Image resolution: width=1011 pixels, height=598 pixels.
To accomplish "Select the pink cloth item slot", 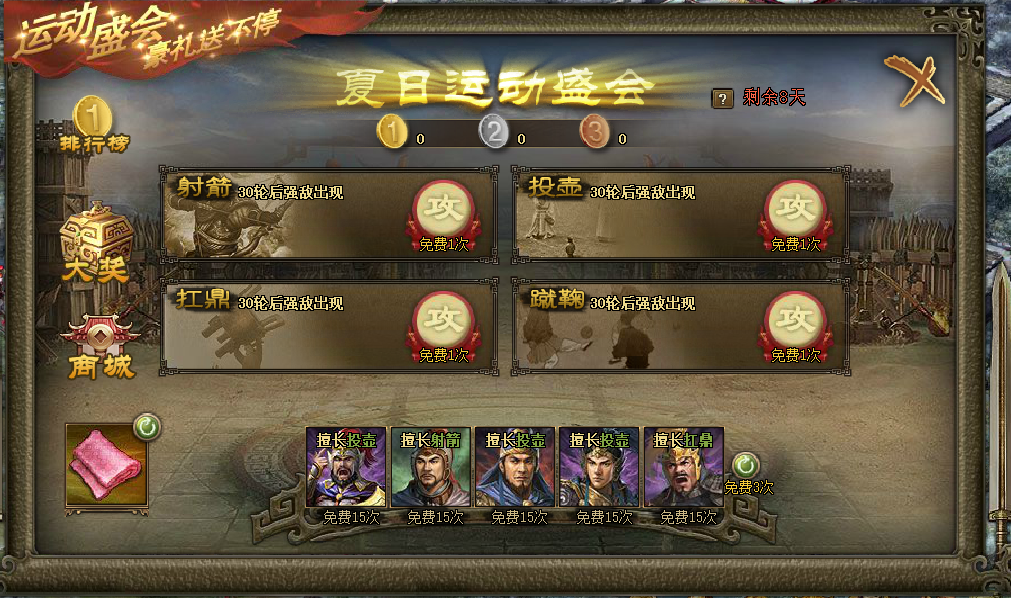I will (x=106, y=464).
